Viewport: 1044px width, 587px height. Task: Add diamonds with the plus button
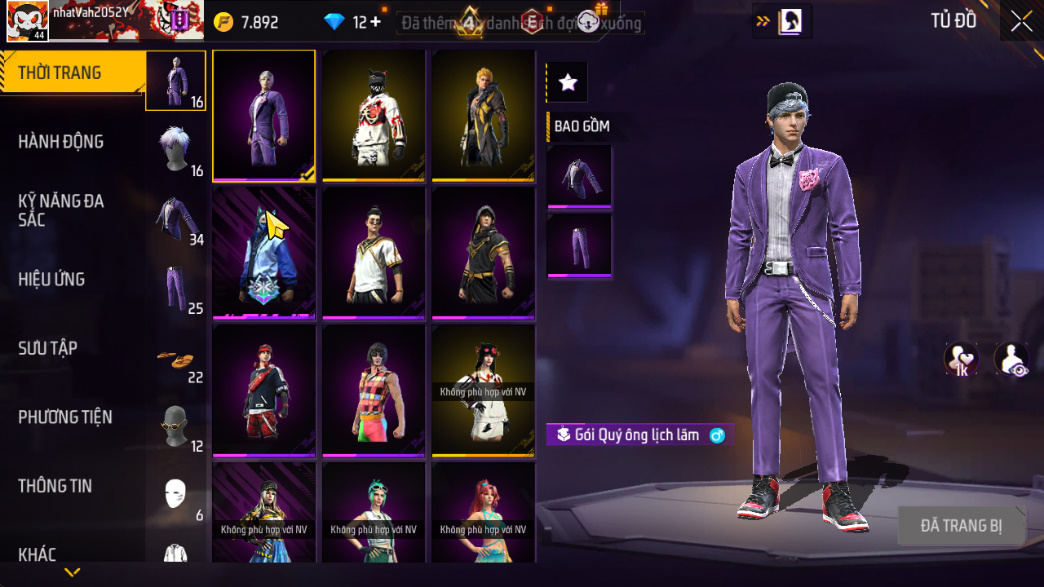pos(376,22)
